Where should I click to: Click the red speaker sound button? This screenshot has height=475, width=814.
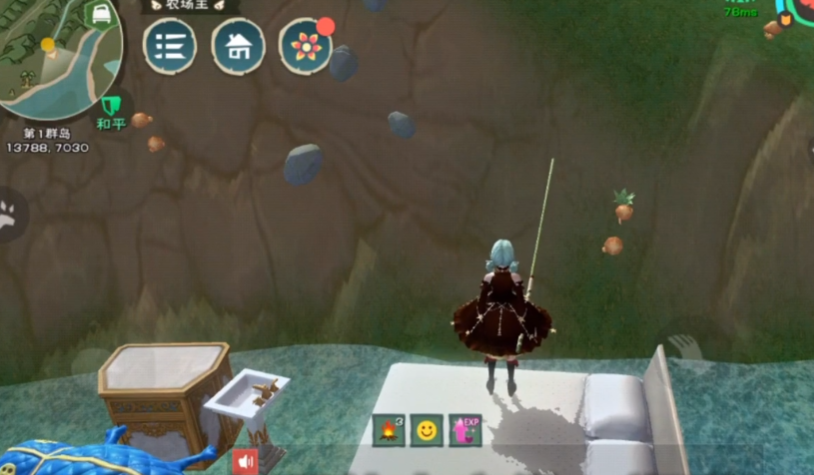coord(245,461)
